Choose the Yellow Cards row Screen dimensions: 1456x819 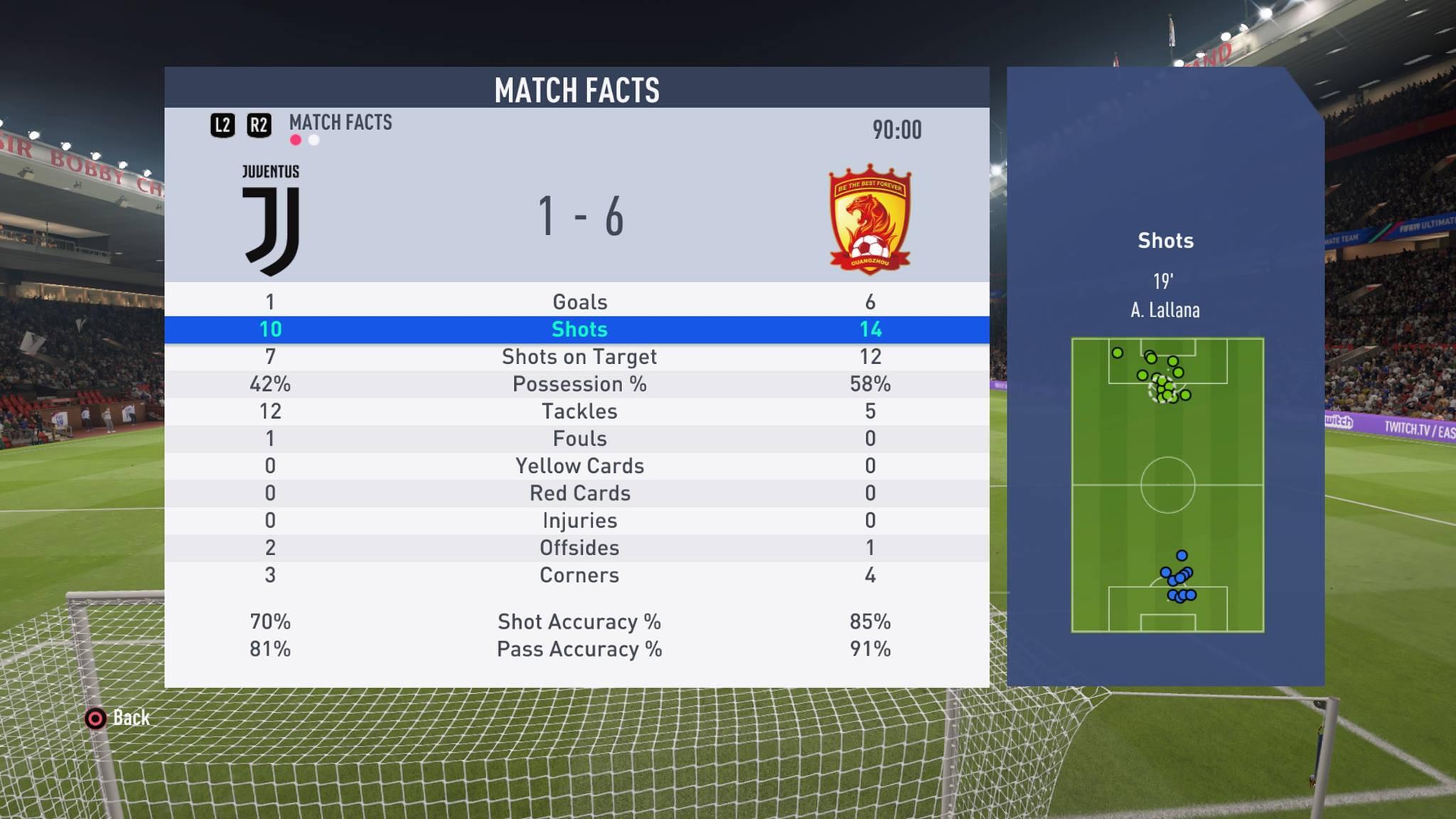coord(579,466)
